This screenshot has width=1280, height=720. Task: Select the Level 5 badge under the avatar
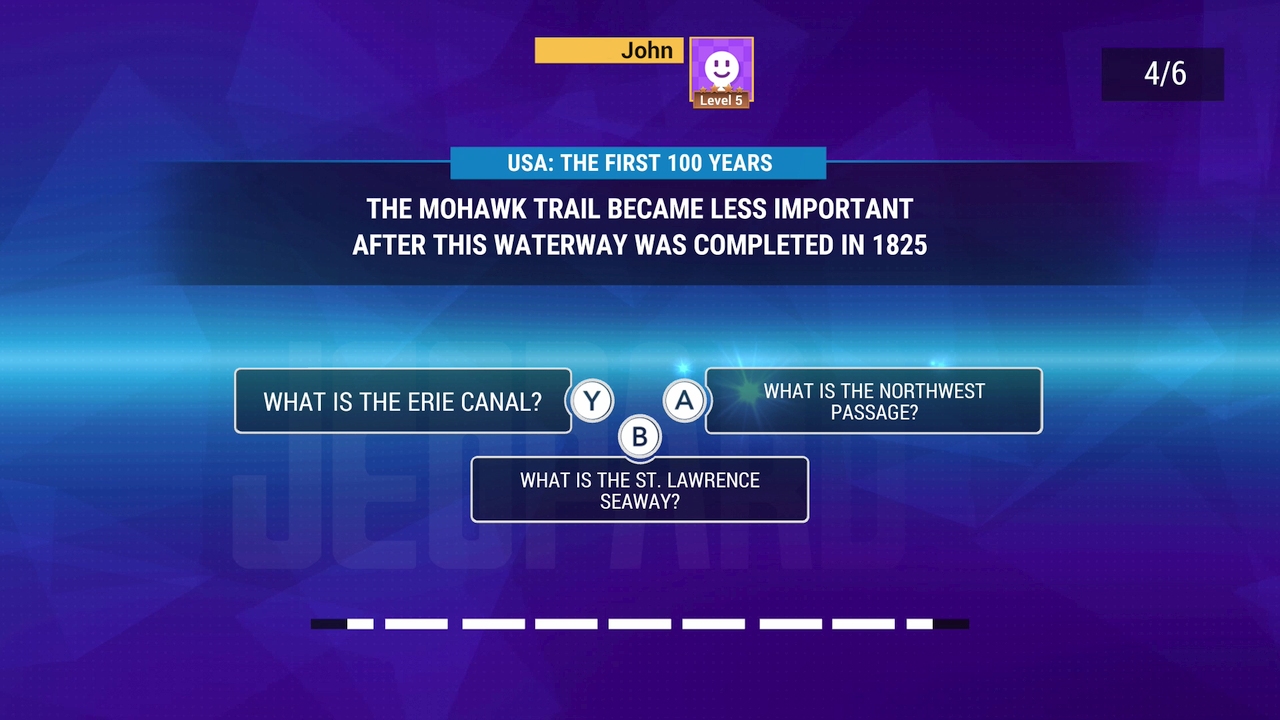[x=721, y=98]
